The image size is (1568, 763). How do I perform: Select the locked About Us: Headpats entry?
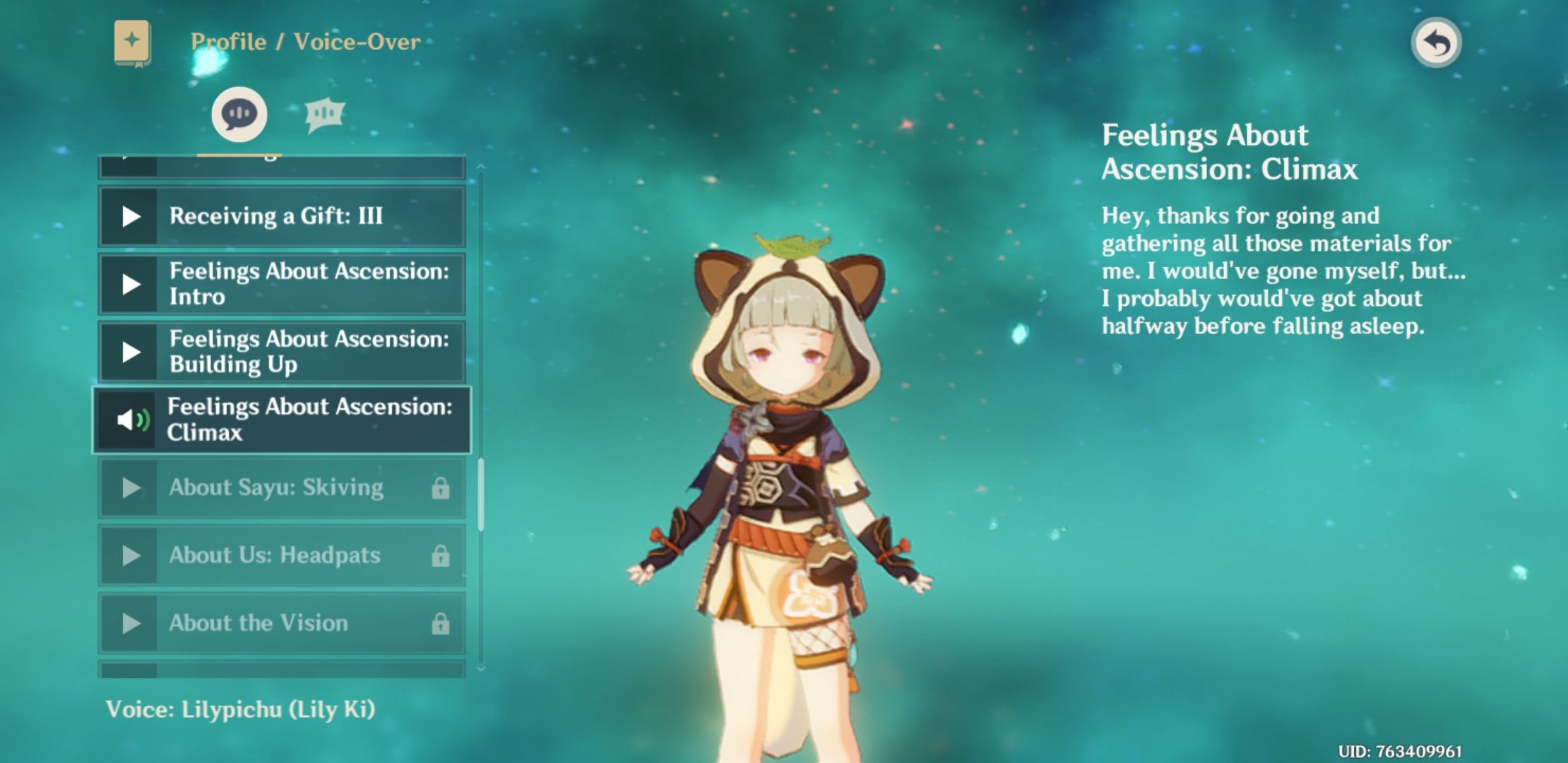[281, 555]
